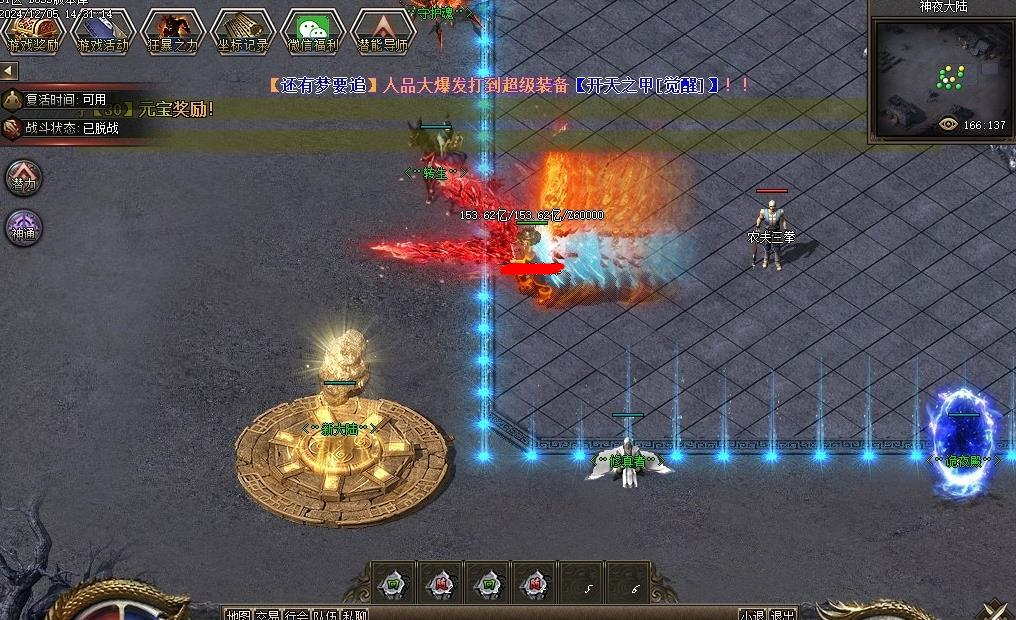The image size is (1016, 620).
Task: Open the 游戏奖励 game rewards icon
Action: 33,31
